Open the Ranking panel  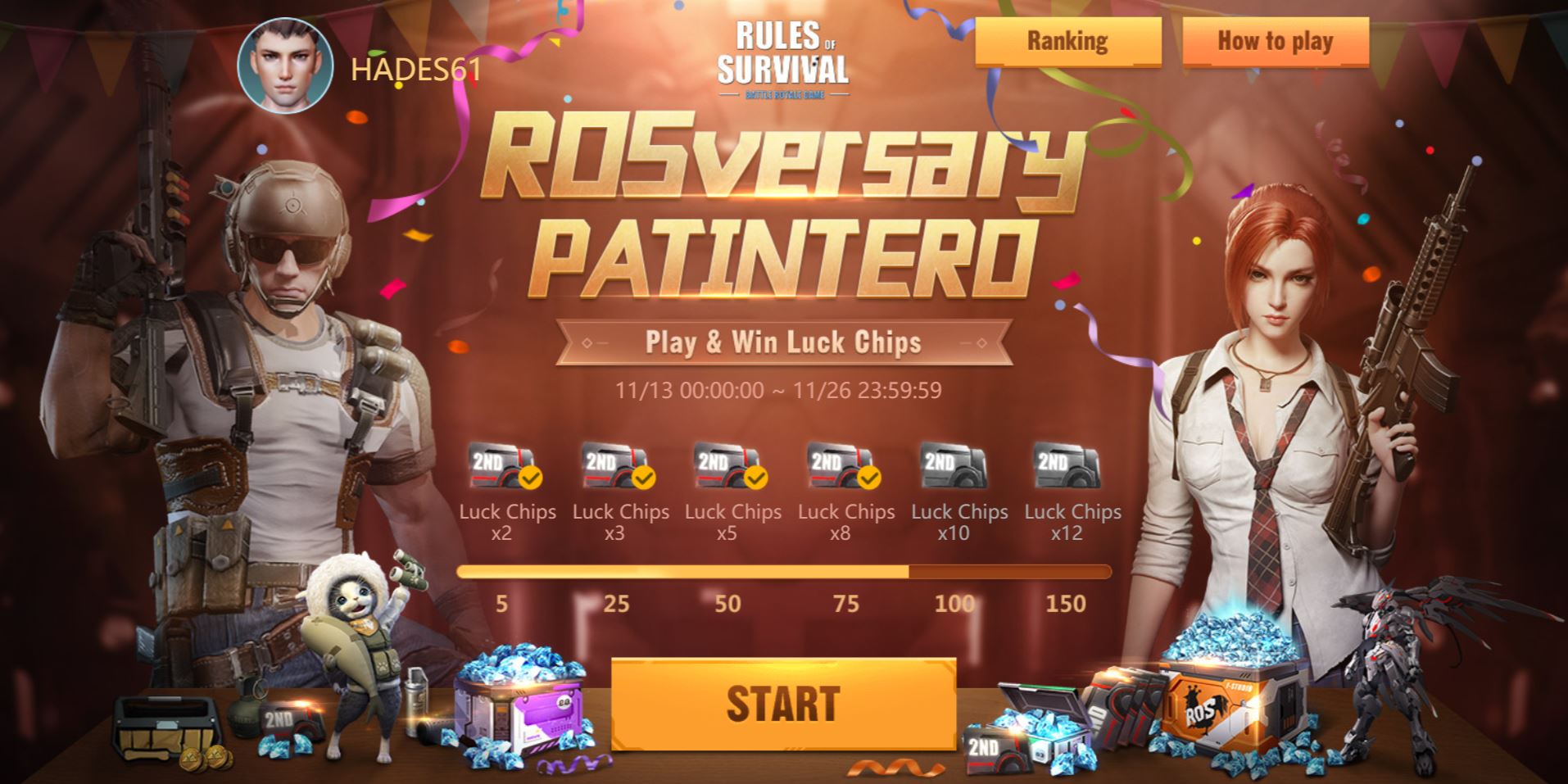1067,41
